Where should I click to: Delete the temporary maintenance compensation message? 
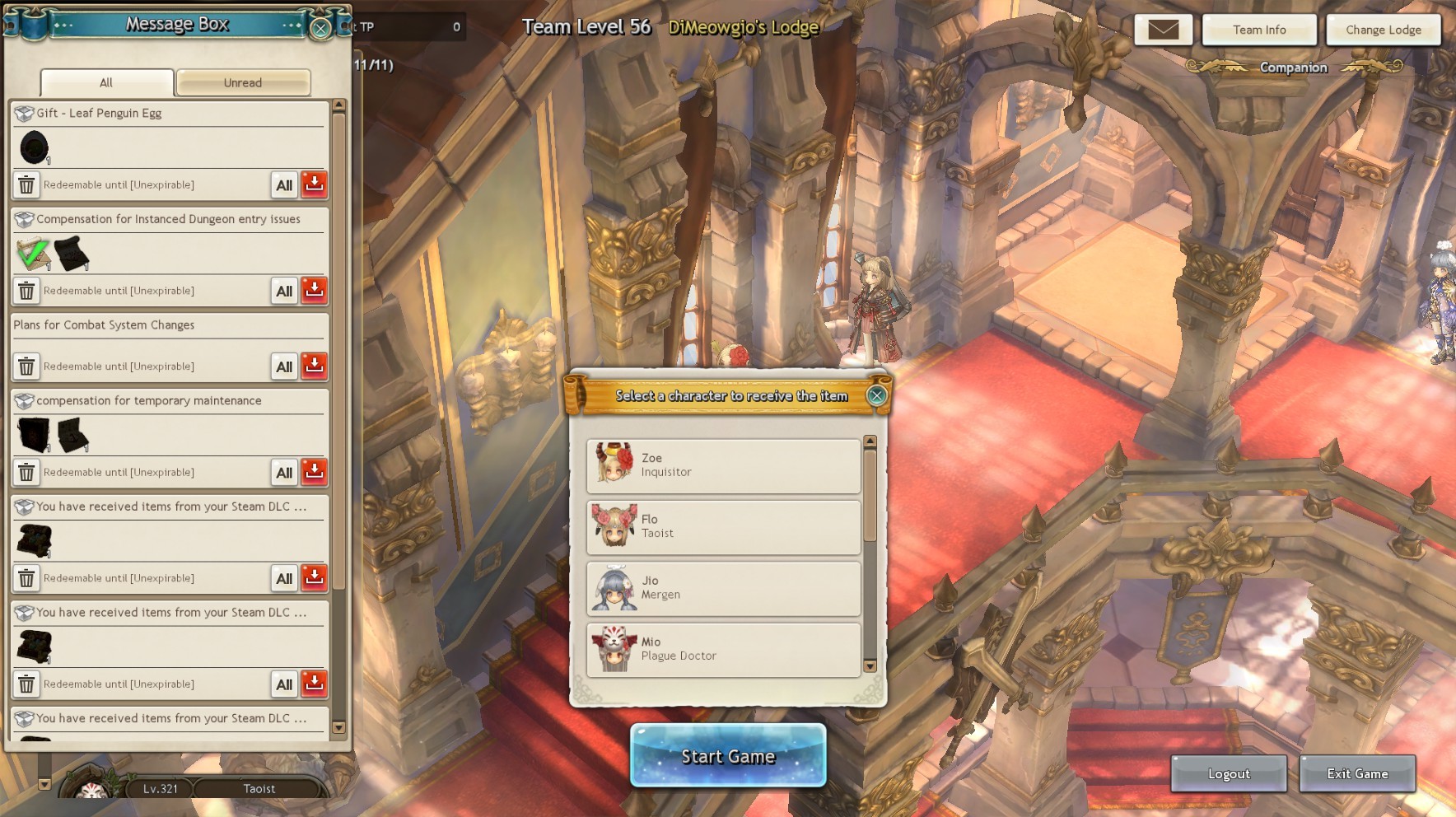point(26,472)
